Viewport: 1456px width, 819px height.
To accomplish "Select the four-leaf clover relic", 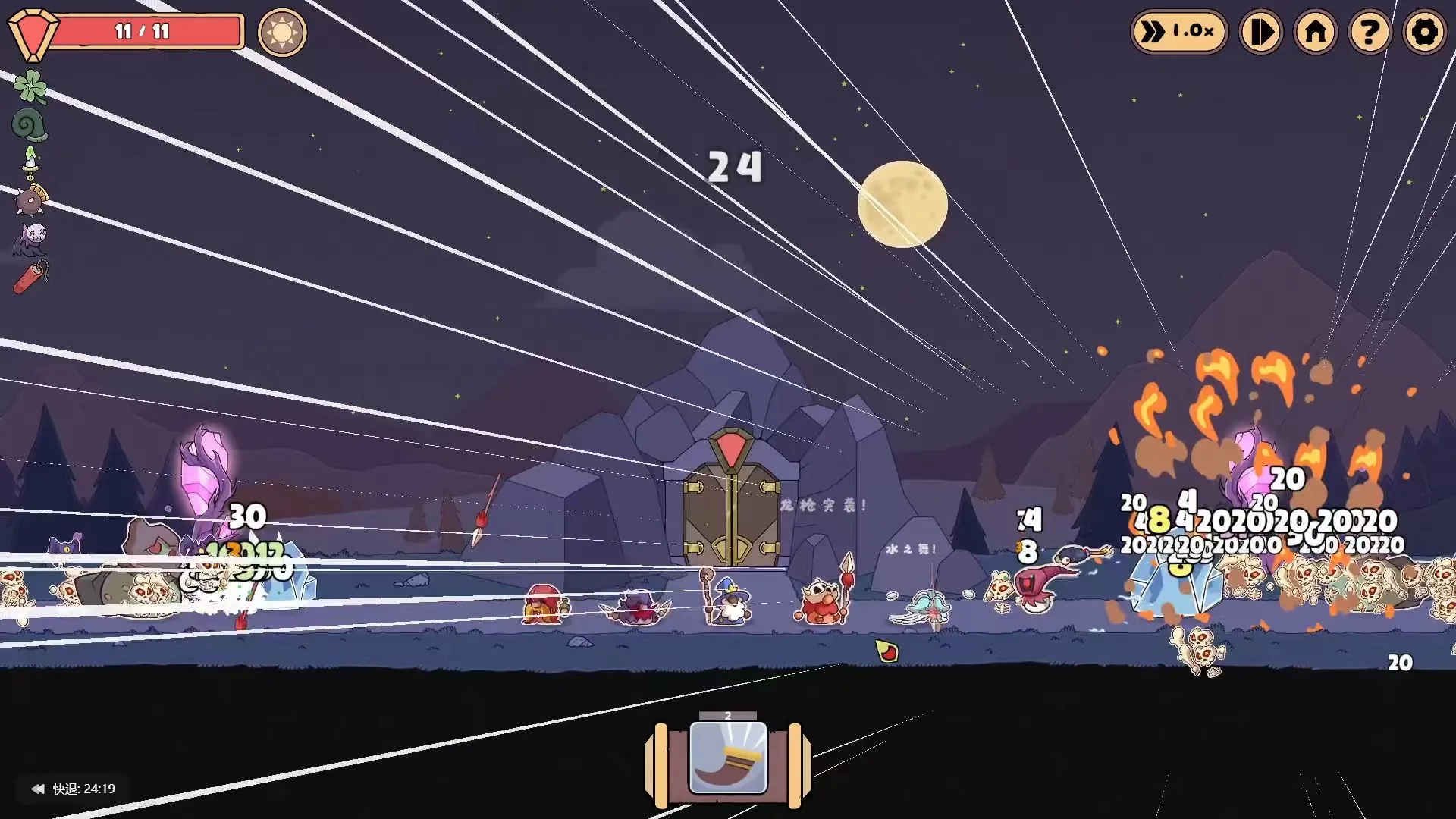I will point(30,86).
